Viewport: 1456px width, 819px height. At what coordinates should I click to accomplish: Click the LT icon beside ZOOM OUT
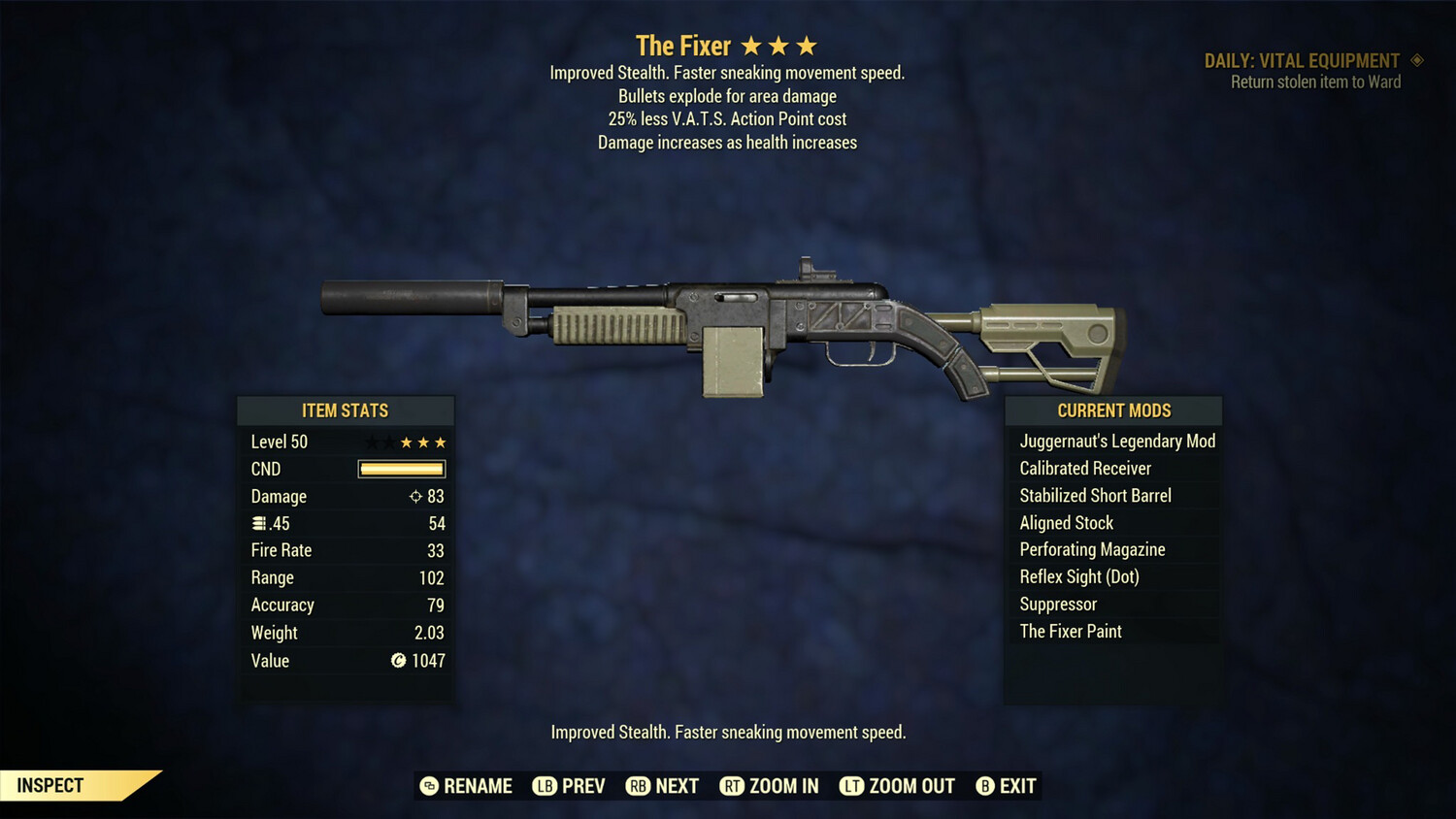[851, 786]
